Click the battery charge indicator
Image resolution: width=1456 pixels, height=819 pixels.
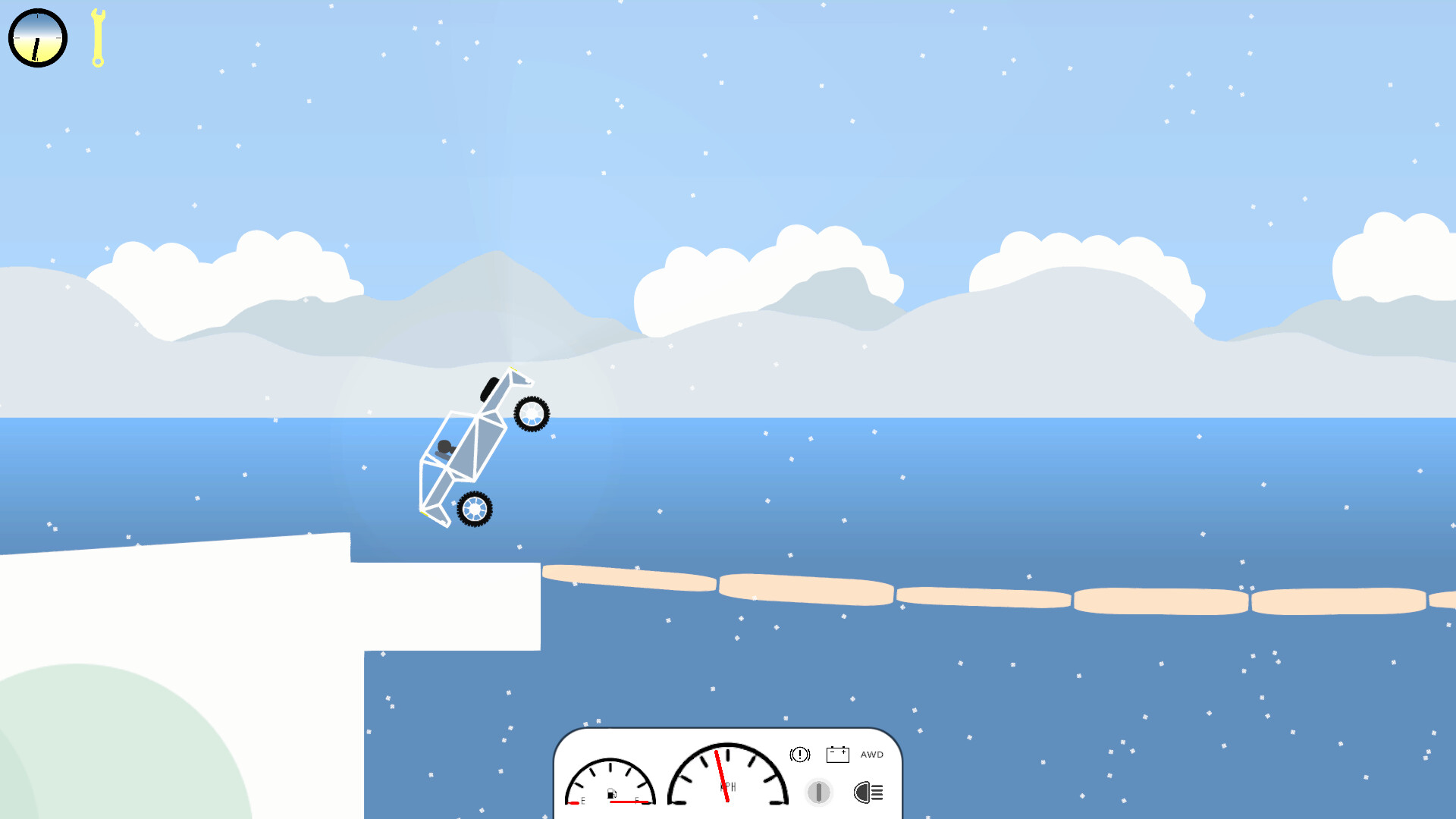pos(839,755)
